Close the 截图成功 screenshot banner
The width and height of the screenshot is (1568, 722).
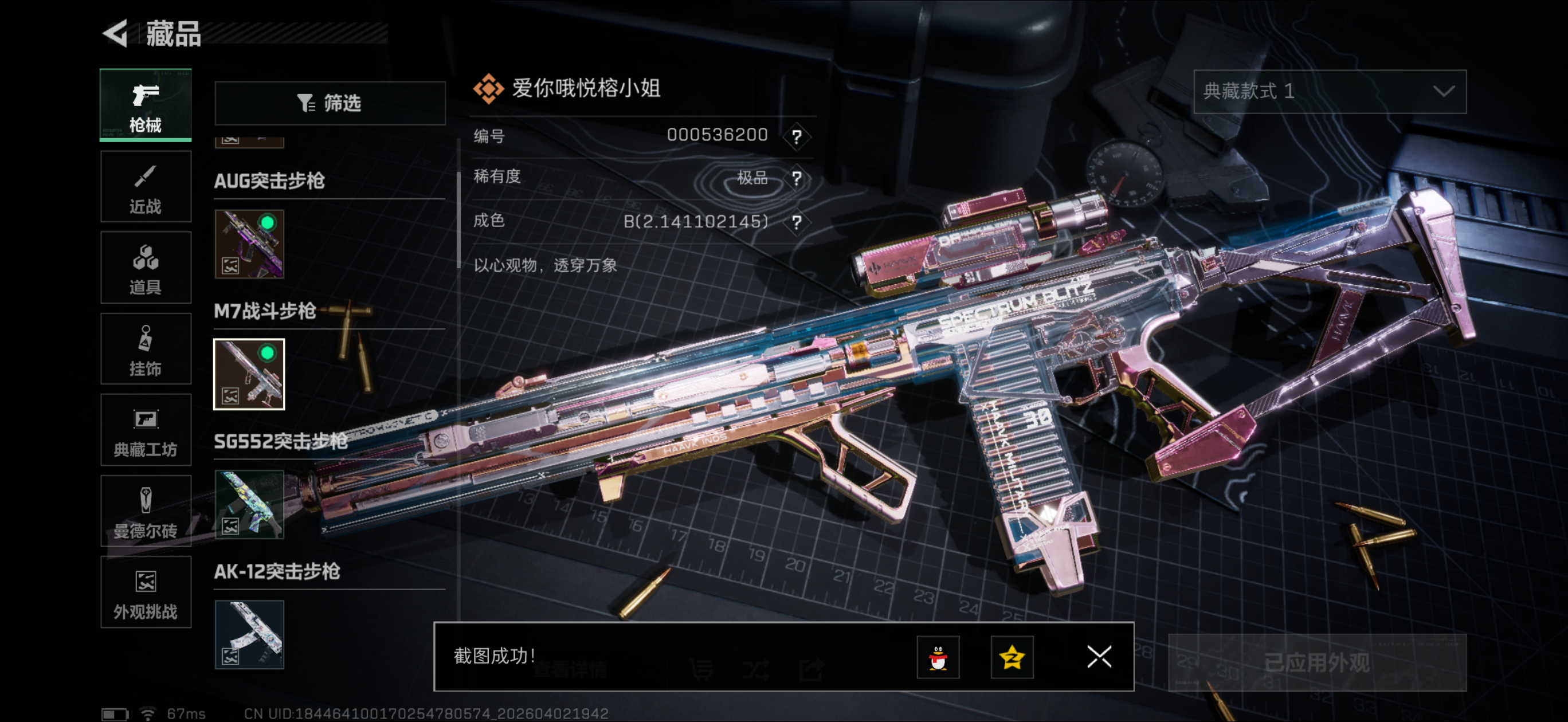click(x=1099, y=657)
